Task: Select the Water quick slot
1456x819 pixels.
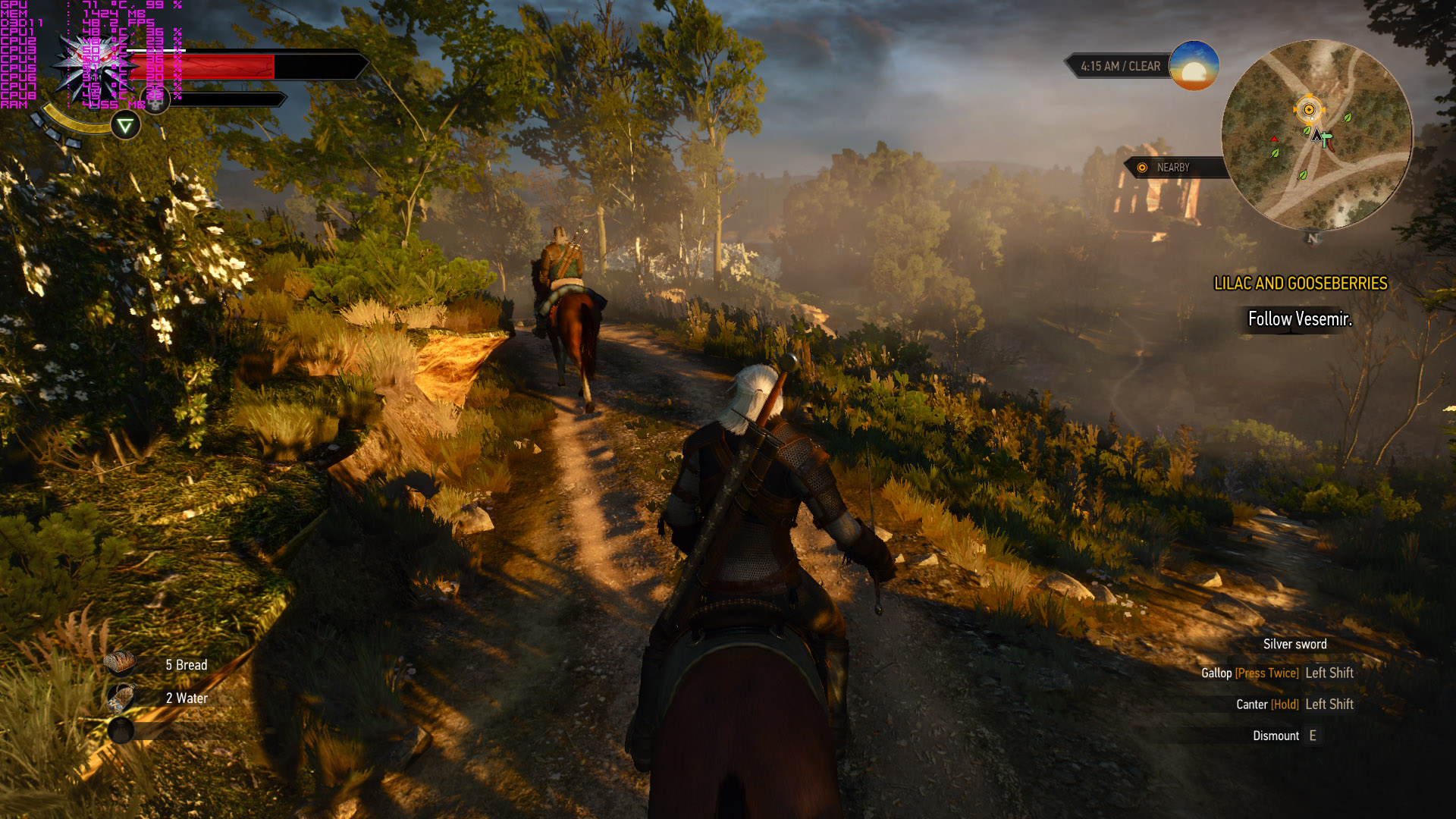Action: (x=121, y=697)
